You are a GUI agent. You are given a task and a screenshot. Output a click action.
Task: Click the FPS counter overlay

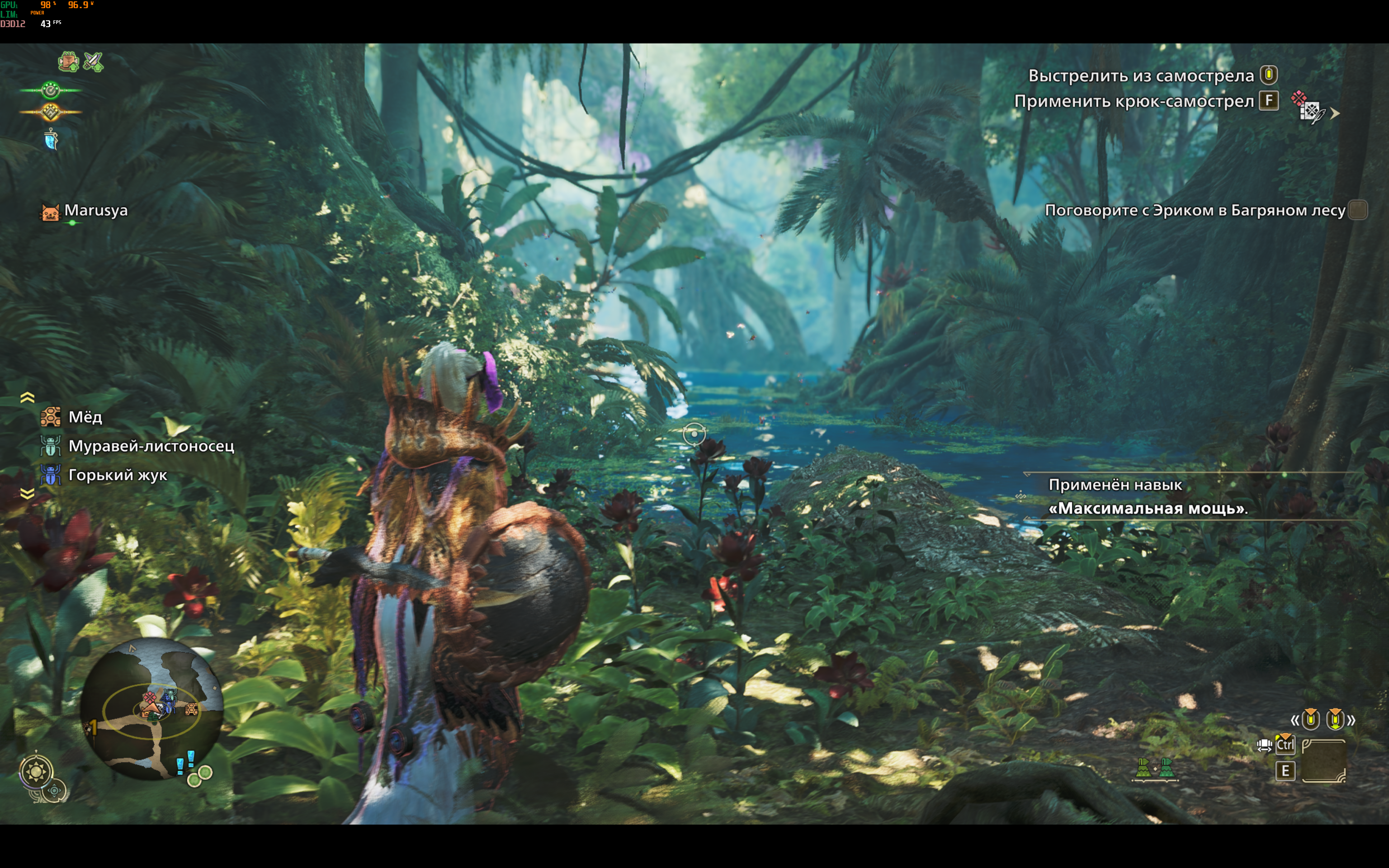(x=51, y=24)
